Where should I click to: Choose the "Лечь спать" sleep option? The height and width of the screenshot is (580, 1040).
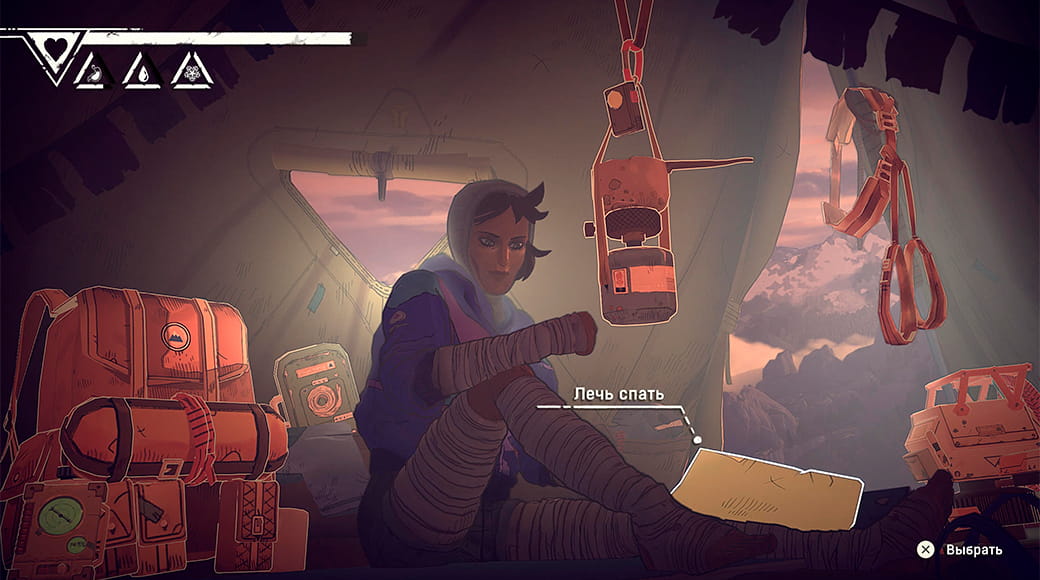pos(618,394)
